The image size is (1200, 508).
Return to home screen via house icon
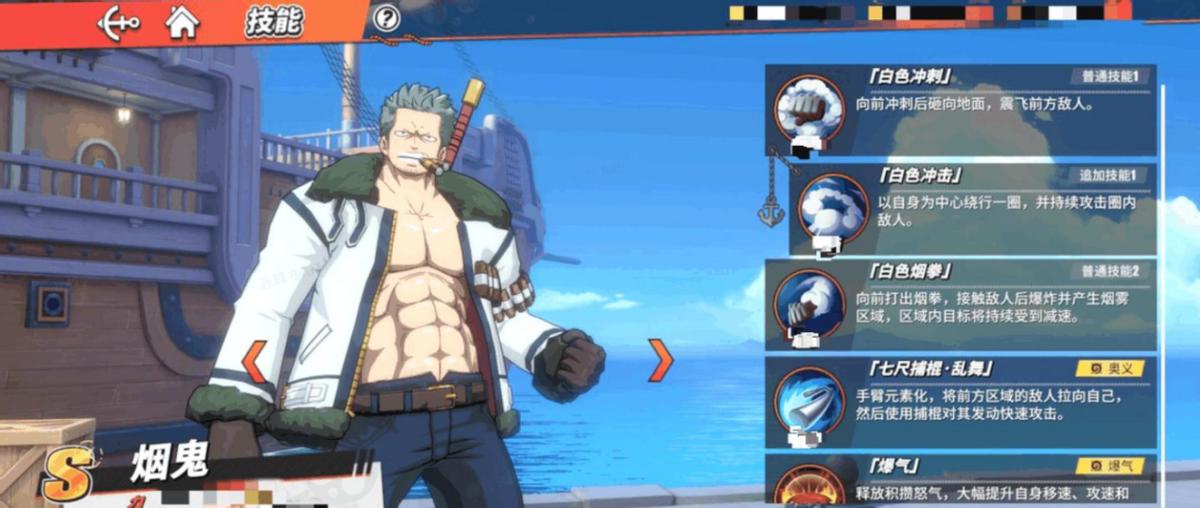coord(182,21)
